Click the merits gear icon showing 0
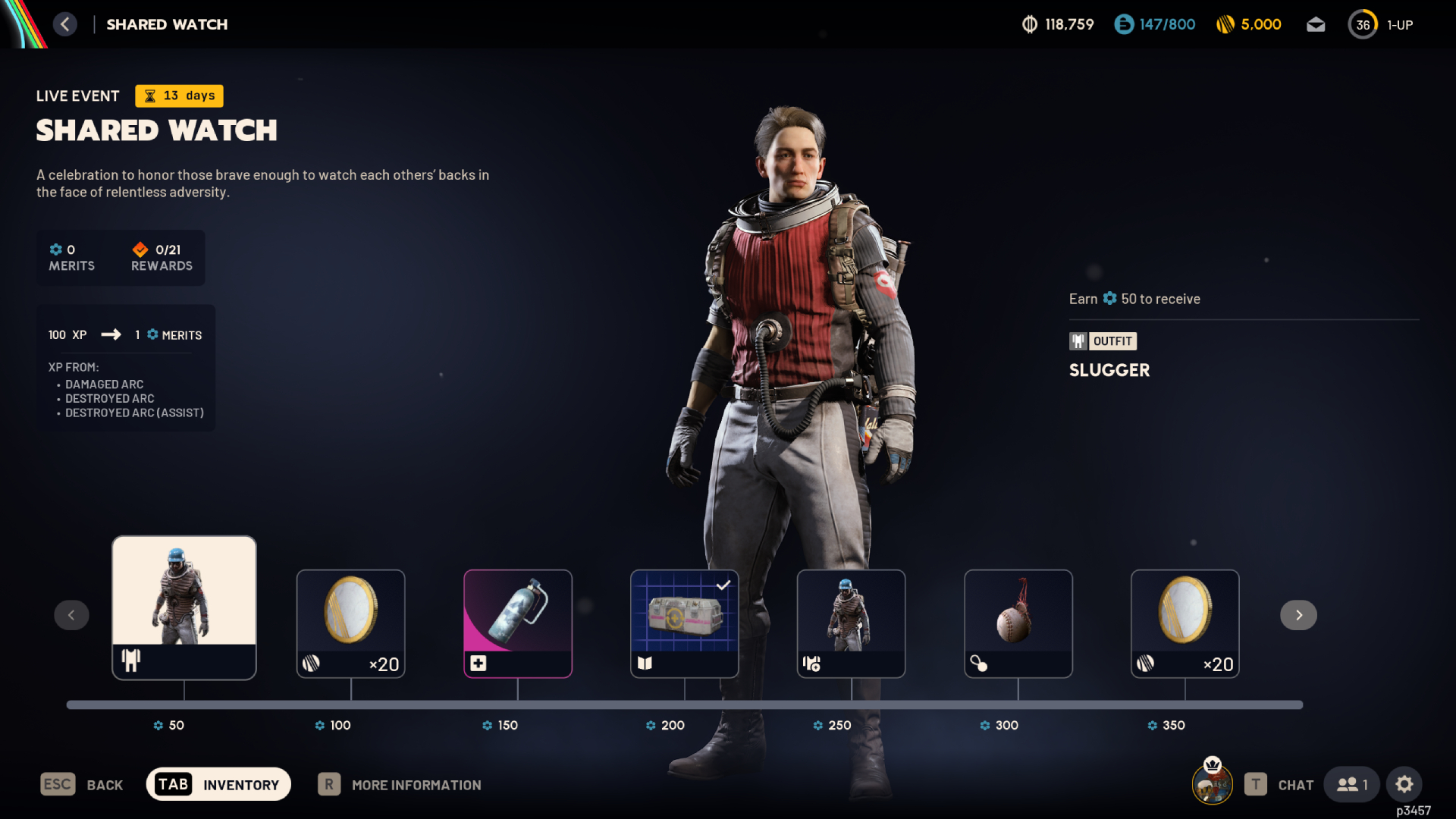The width and height of the screenshot is (1456, 819). [57, 249]
